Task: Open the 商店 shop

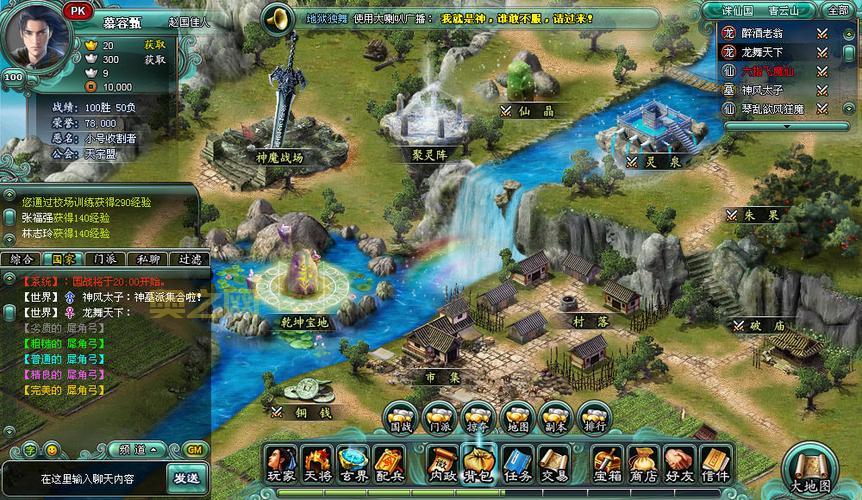Action: pos(643,463)
